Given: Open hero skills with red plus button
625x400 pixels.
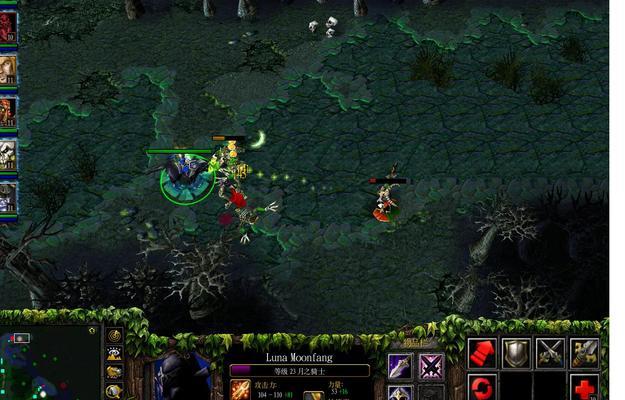Looking at the screenshot, I should (585, 387).
